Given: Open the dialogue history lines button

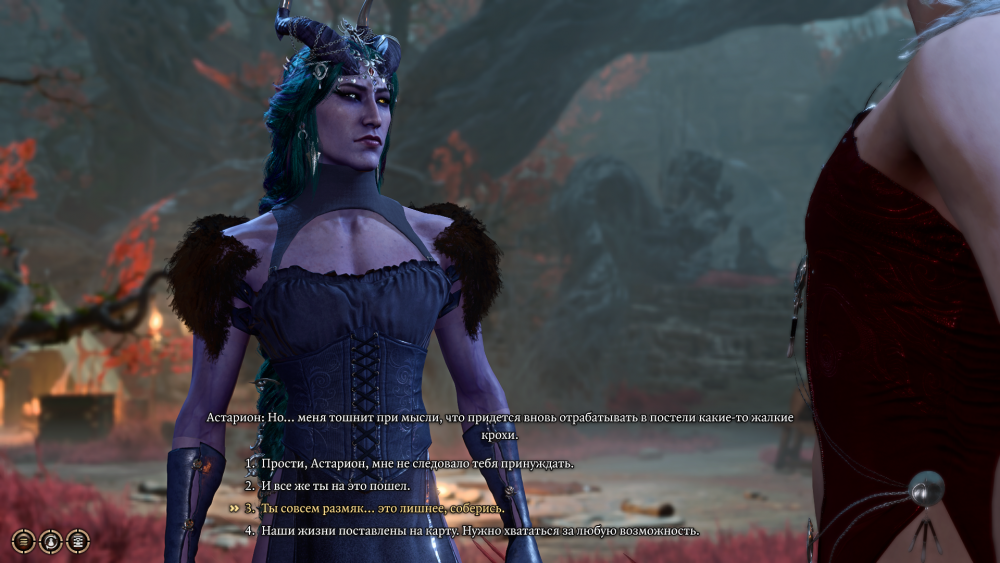Looking at the screenshot, I should click(23, 541).
